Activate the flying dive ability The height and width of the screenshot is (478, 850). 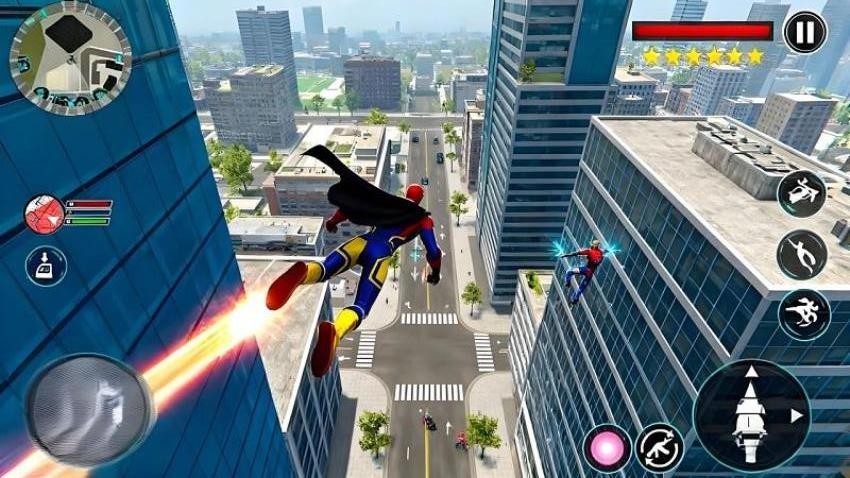point(802,254)
